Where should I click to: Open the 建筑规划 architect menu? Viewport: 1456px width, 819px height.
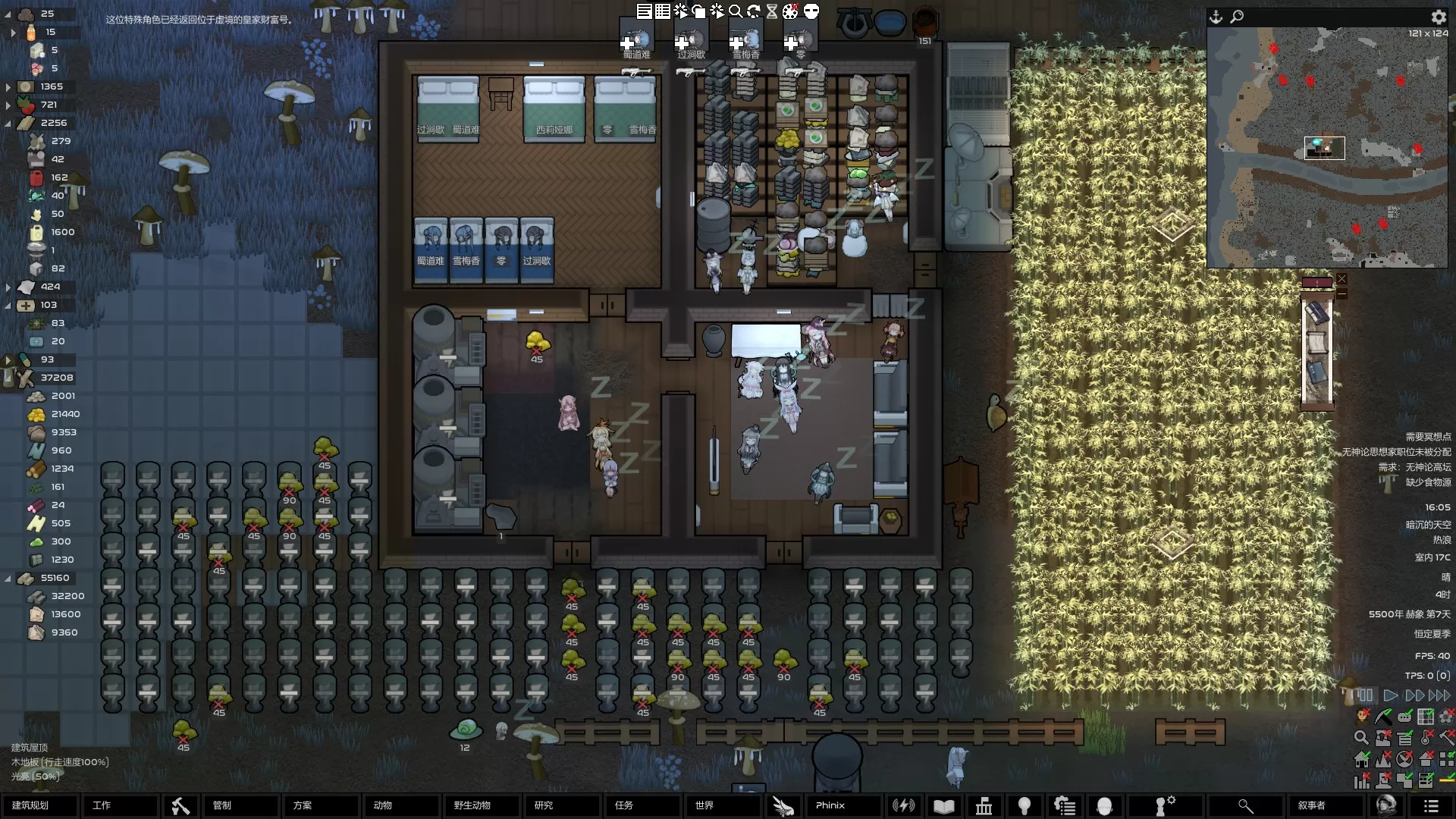click(39, 805)
